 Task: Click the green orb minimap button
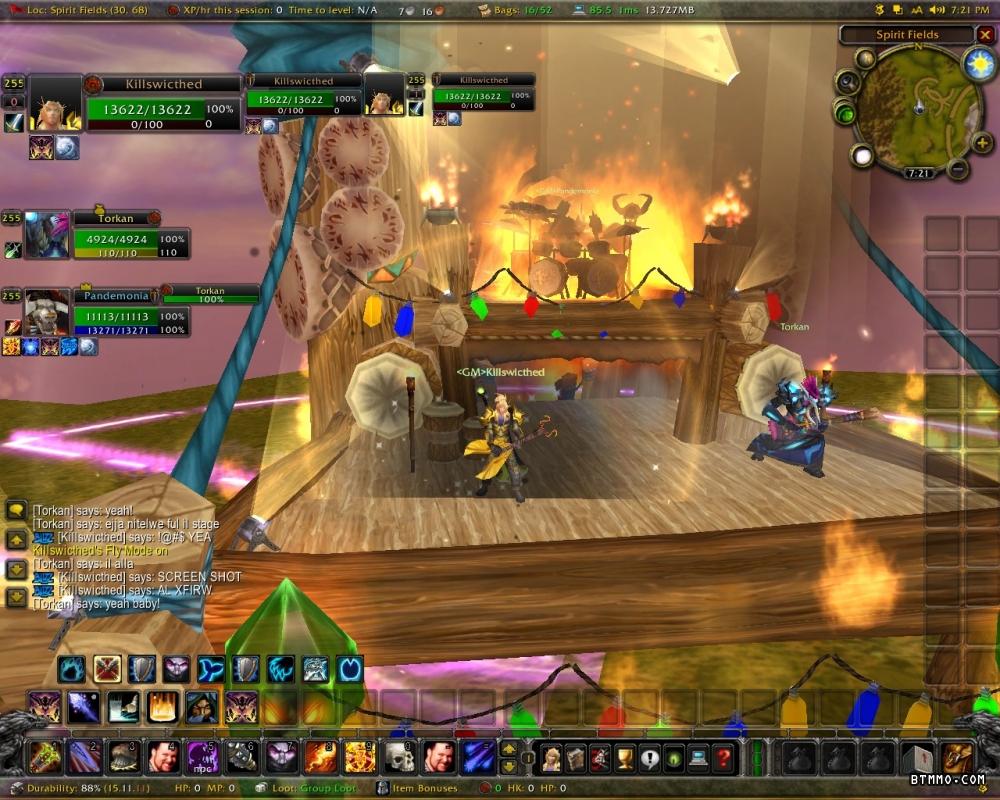click(844, 114)
